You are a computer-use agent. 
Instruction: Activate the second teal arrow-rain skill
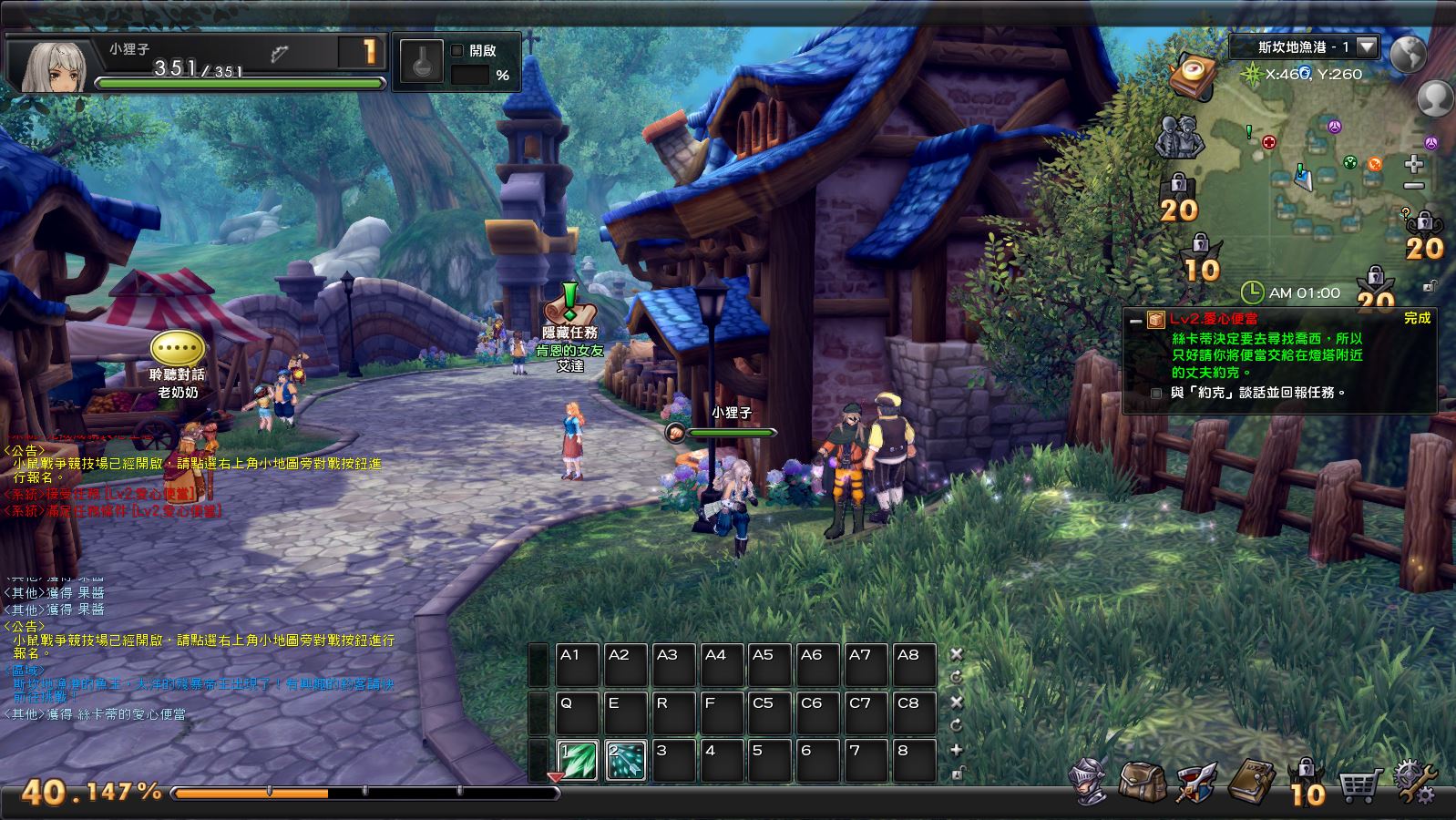click(626, 761)
